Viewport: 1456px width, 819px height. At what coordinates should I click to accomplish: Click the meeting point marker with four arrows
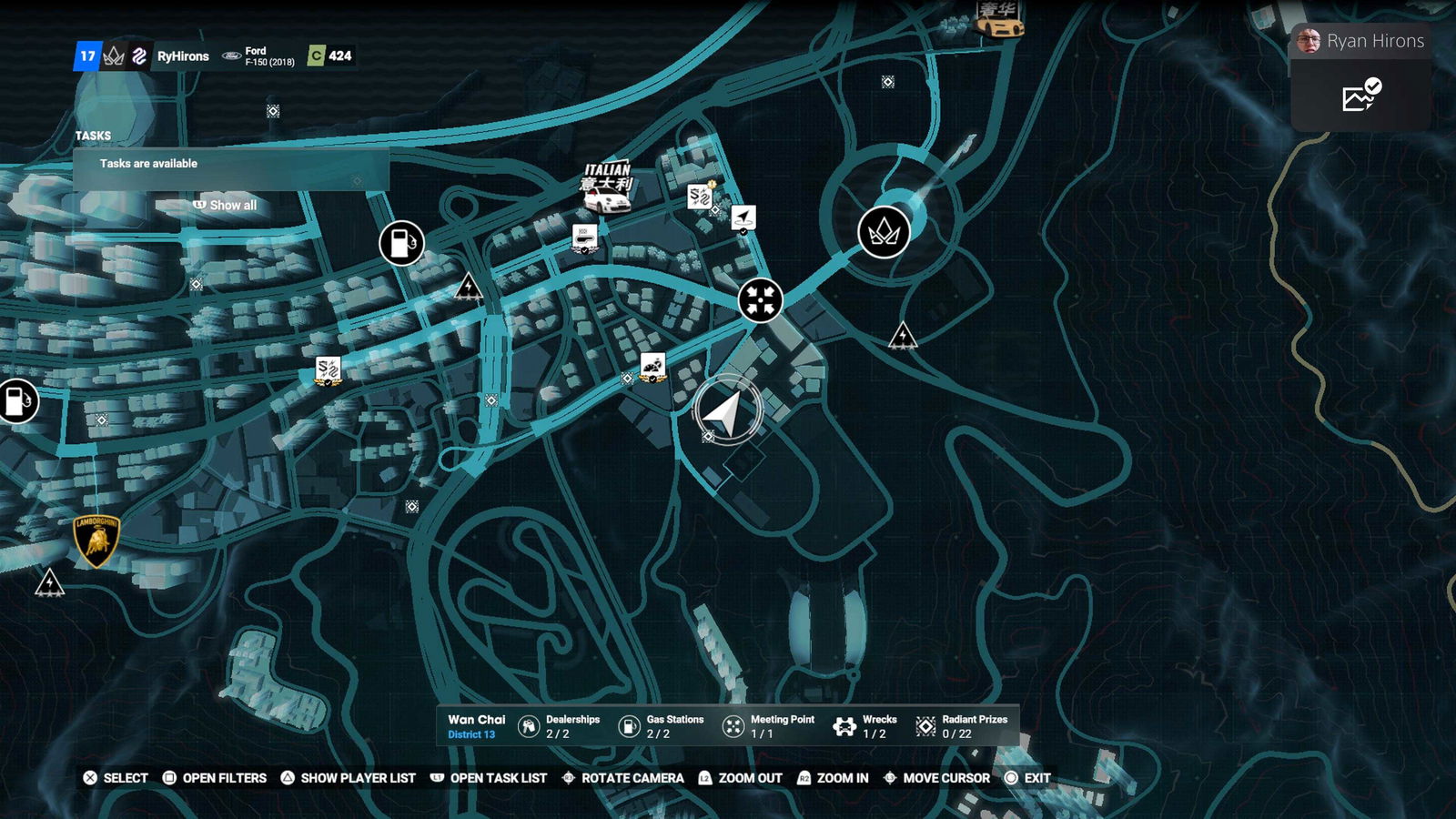(760, 299)
